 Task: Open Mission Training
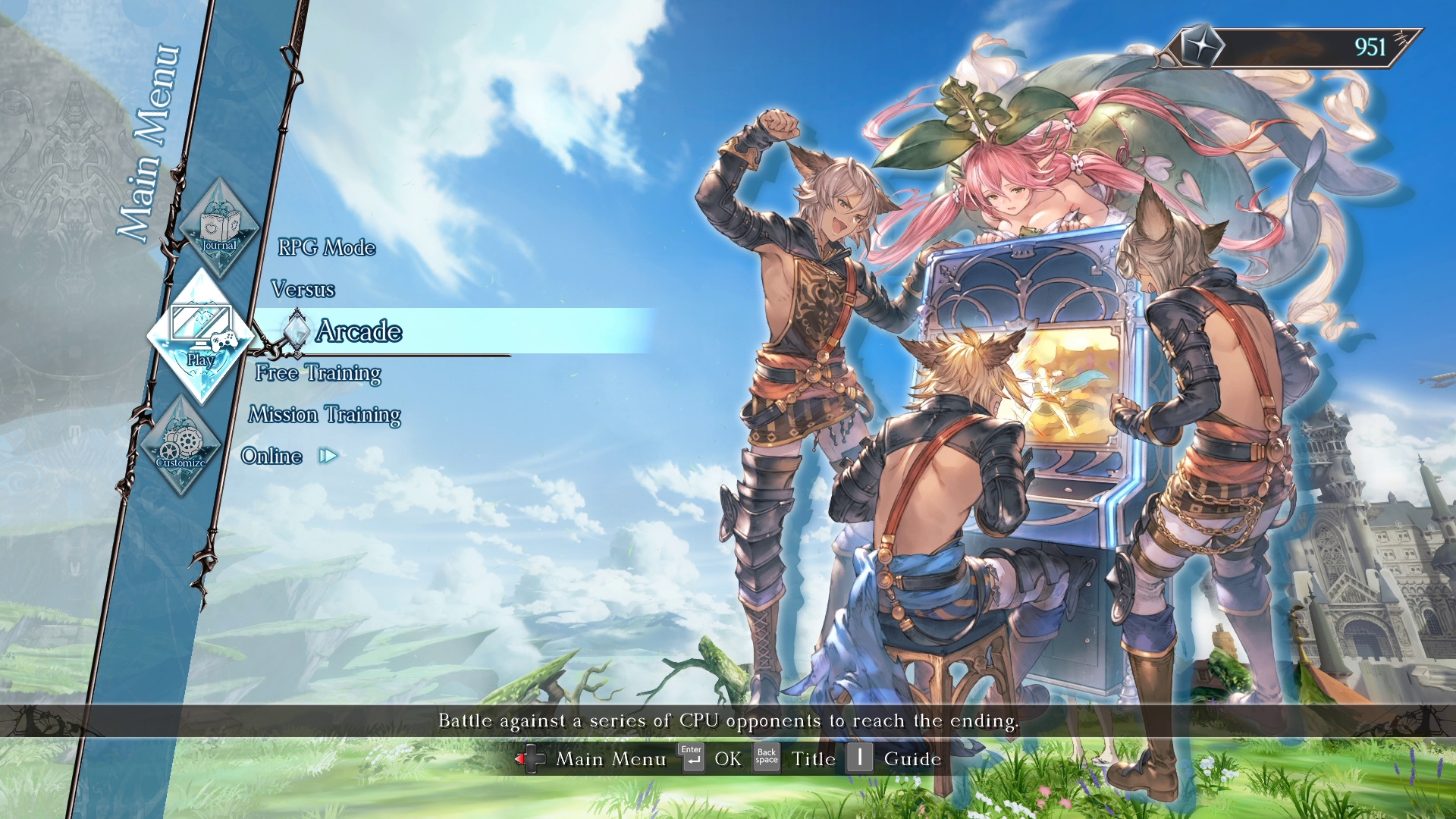pyautogui.click(x=325, y=415)
